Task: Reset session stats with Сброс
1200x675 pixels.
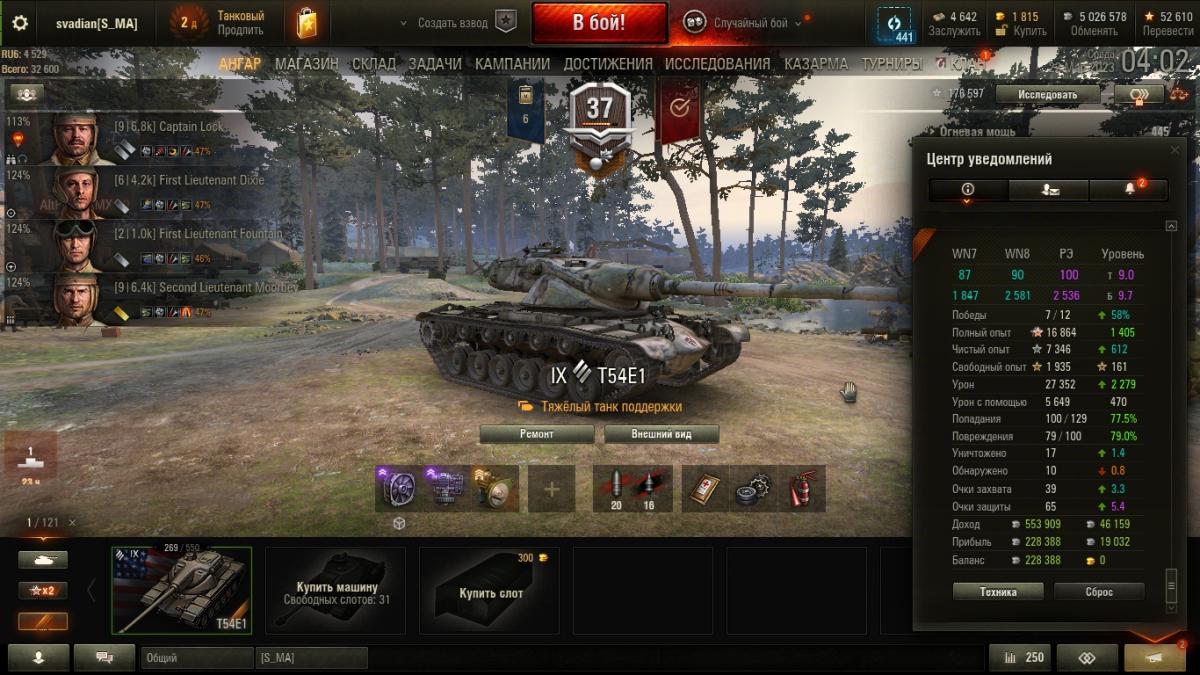Action: point(1099,592)
